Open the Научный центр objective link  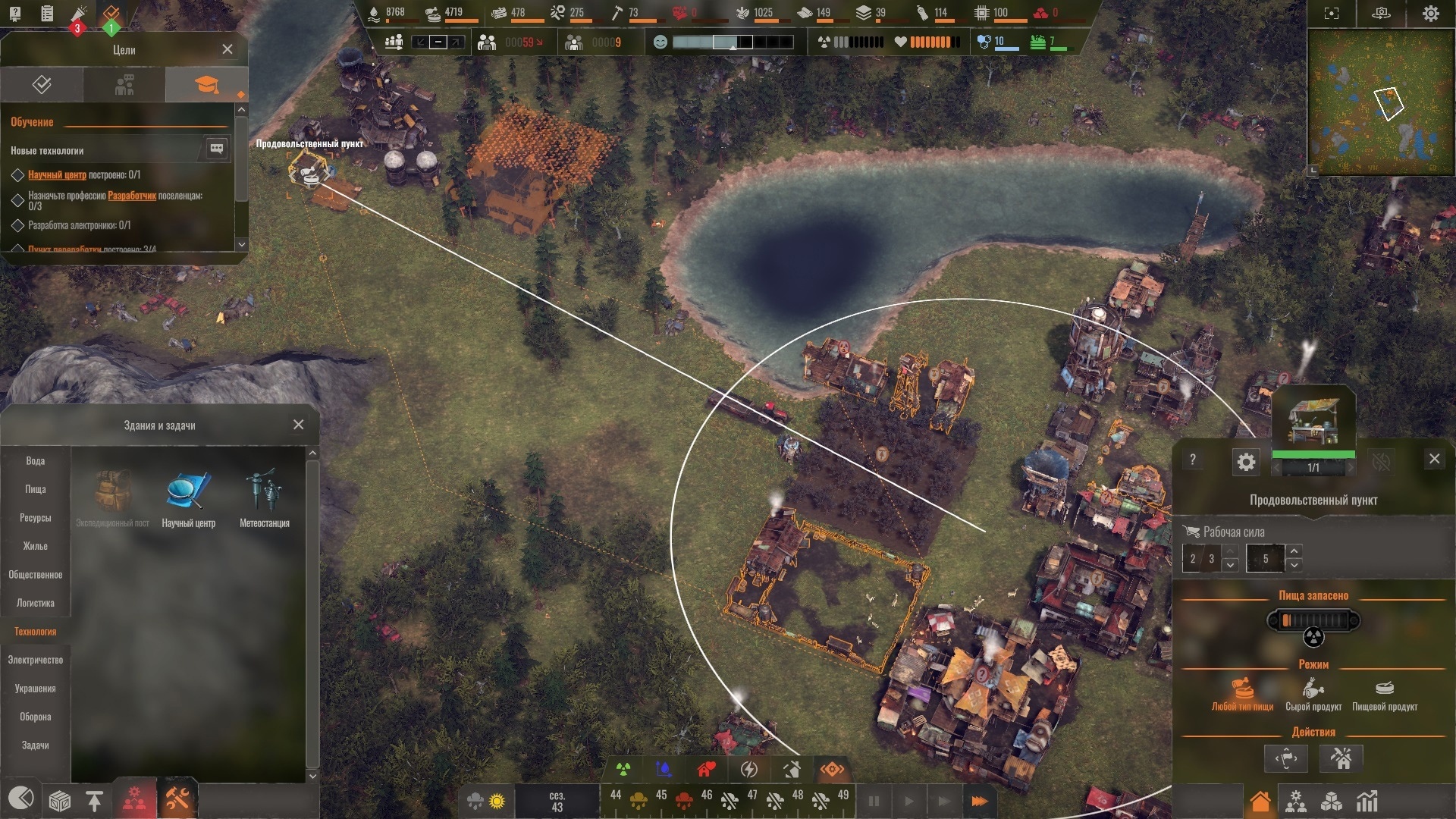click(57, 175)
